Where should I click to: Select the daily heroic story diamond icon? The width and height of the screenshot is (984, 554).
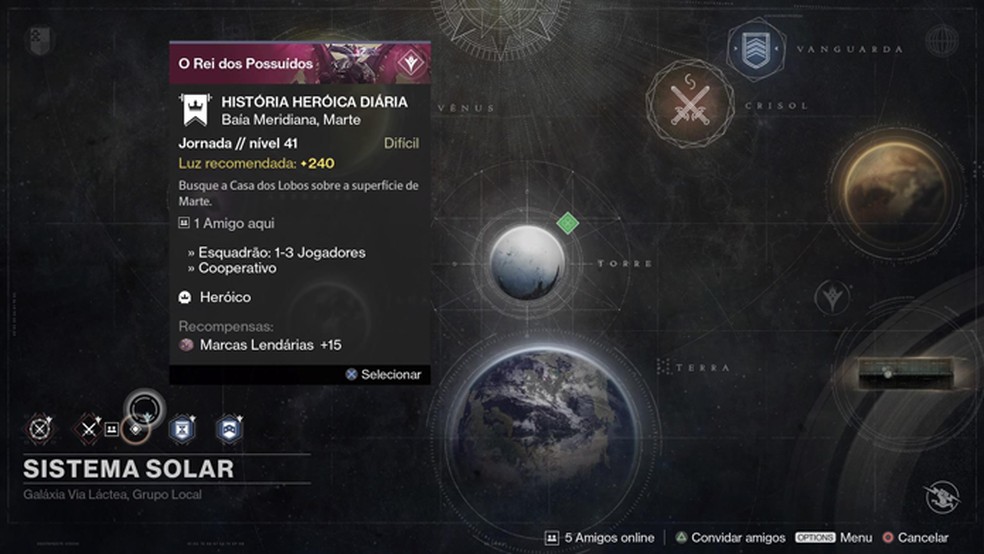pos(136,429)
